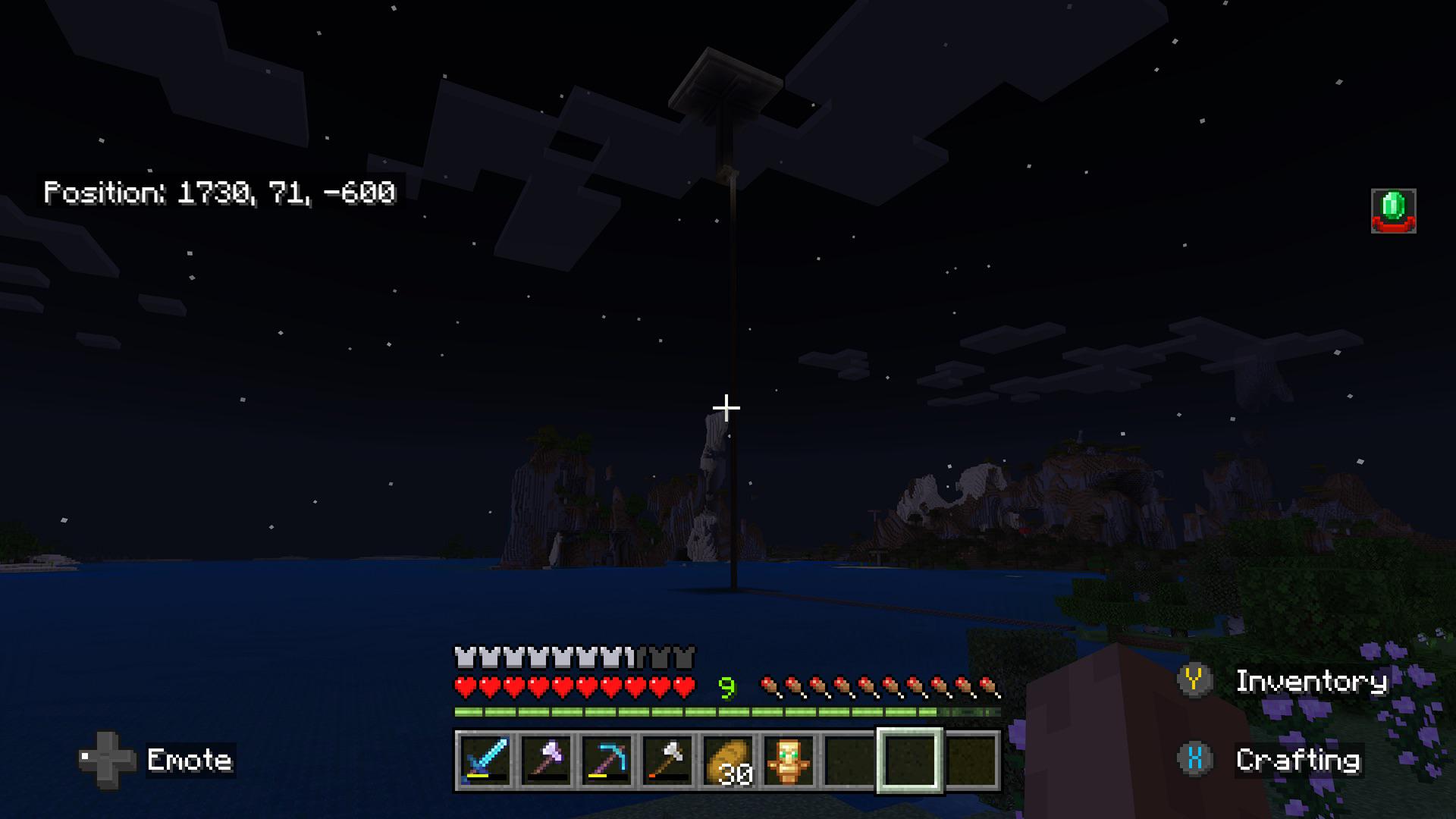
Task: Click the Emote directional pad icon
Action: (x=106, y=761)
